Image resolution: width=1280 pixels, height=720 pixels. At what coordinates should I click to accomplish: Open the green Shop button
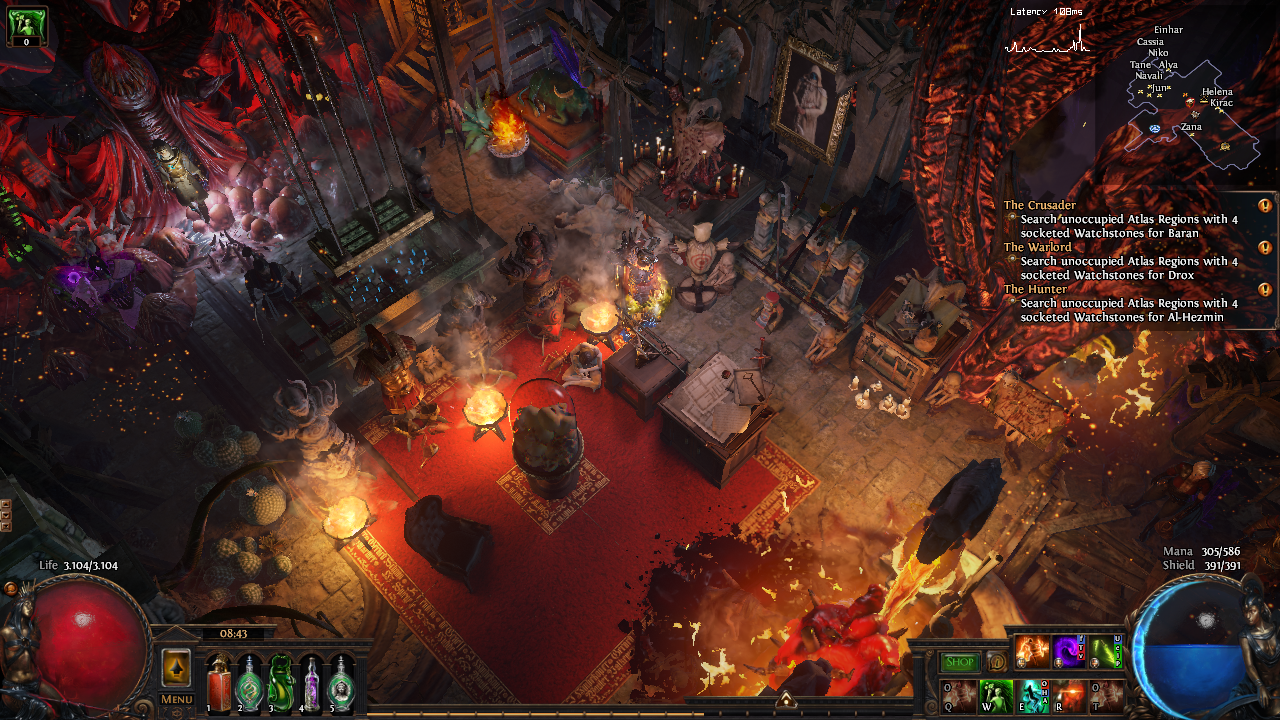tap(959, 662)
